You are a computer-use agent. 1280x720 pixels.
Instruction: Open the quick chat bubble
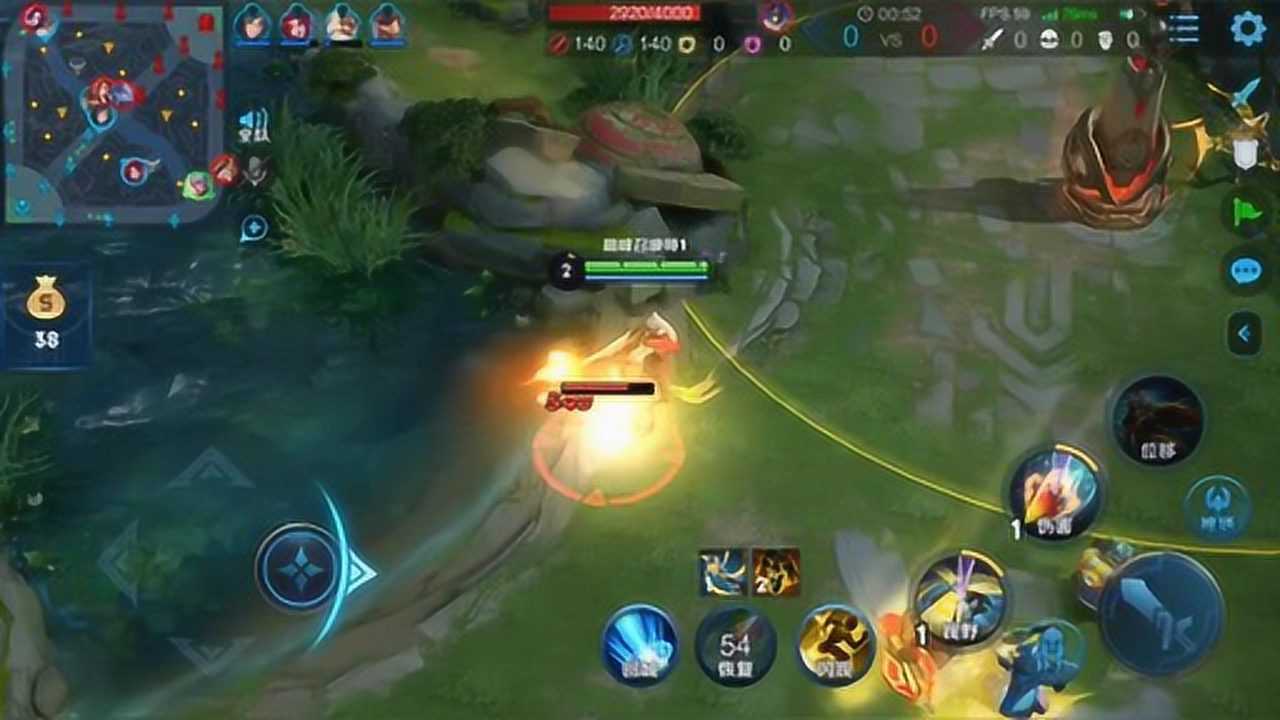point(1246,271)
